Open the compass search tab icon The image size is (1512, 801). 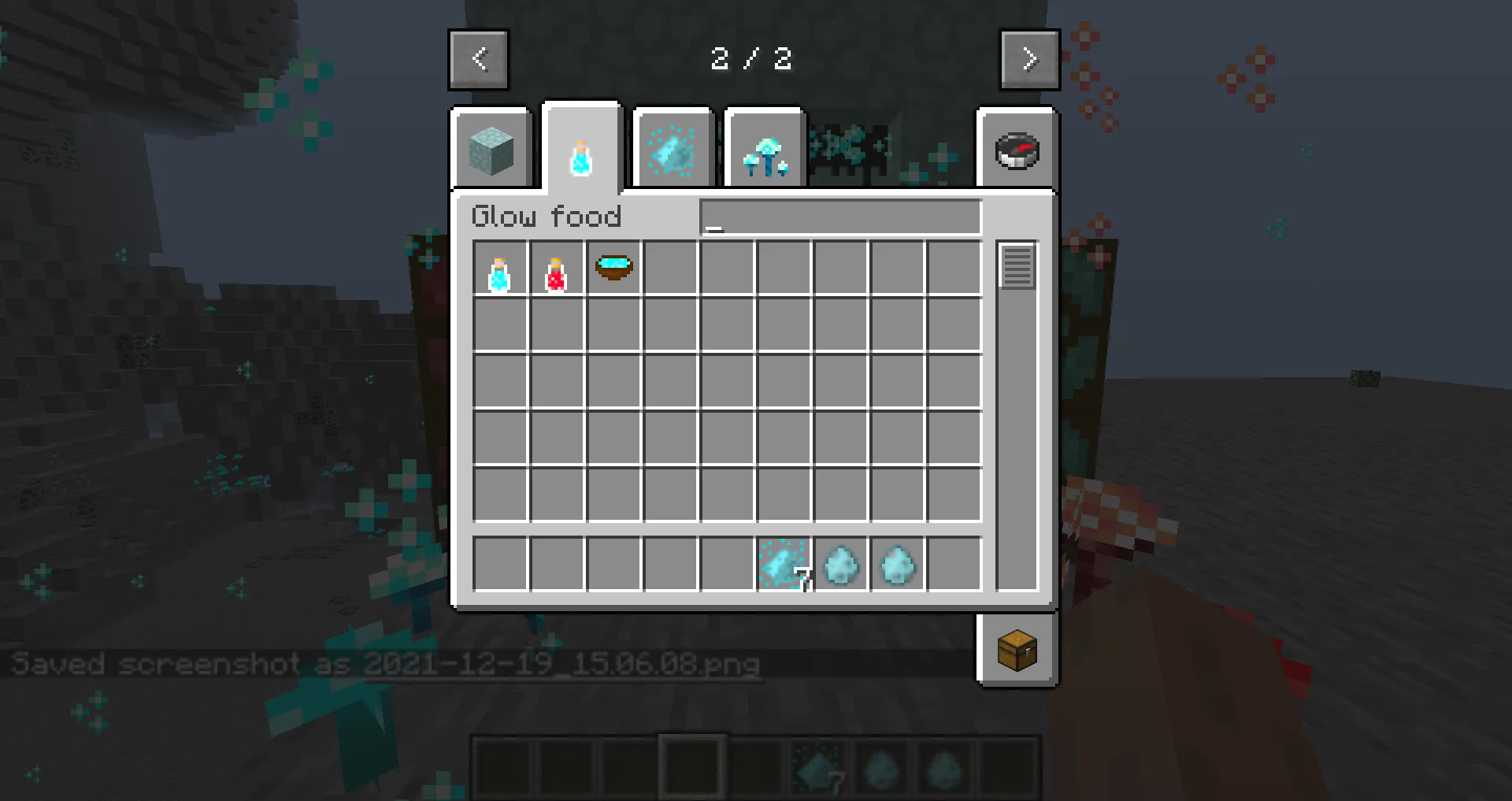[1017, 148]
